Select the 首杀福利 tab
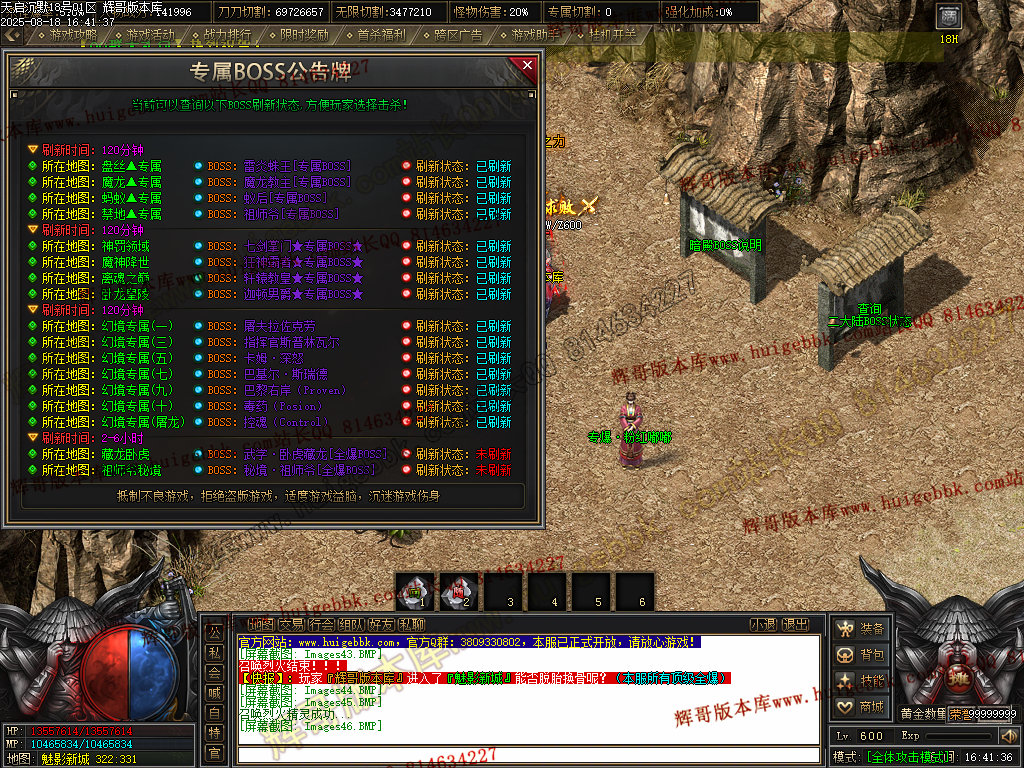 click(x=380, y=35)
